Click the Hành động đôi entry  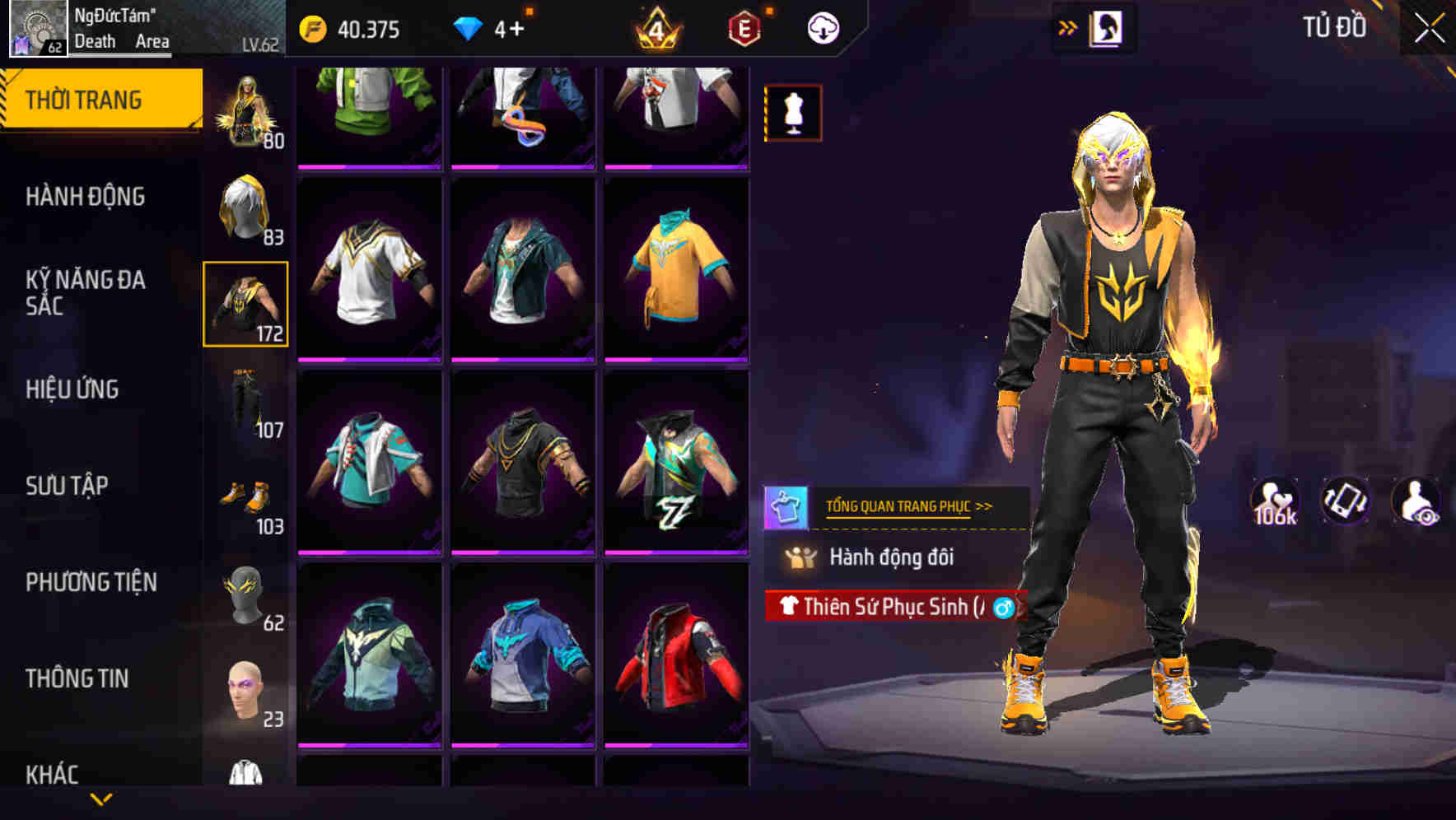892,557
